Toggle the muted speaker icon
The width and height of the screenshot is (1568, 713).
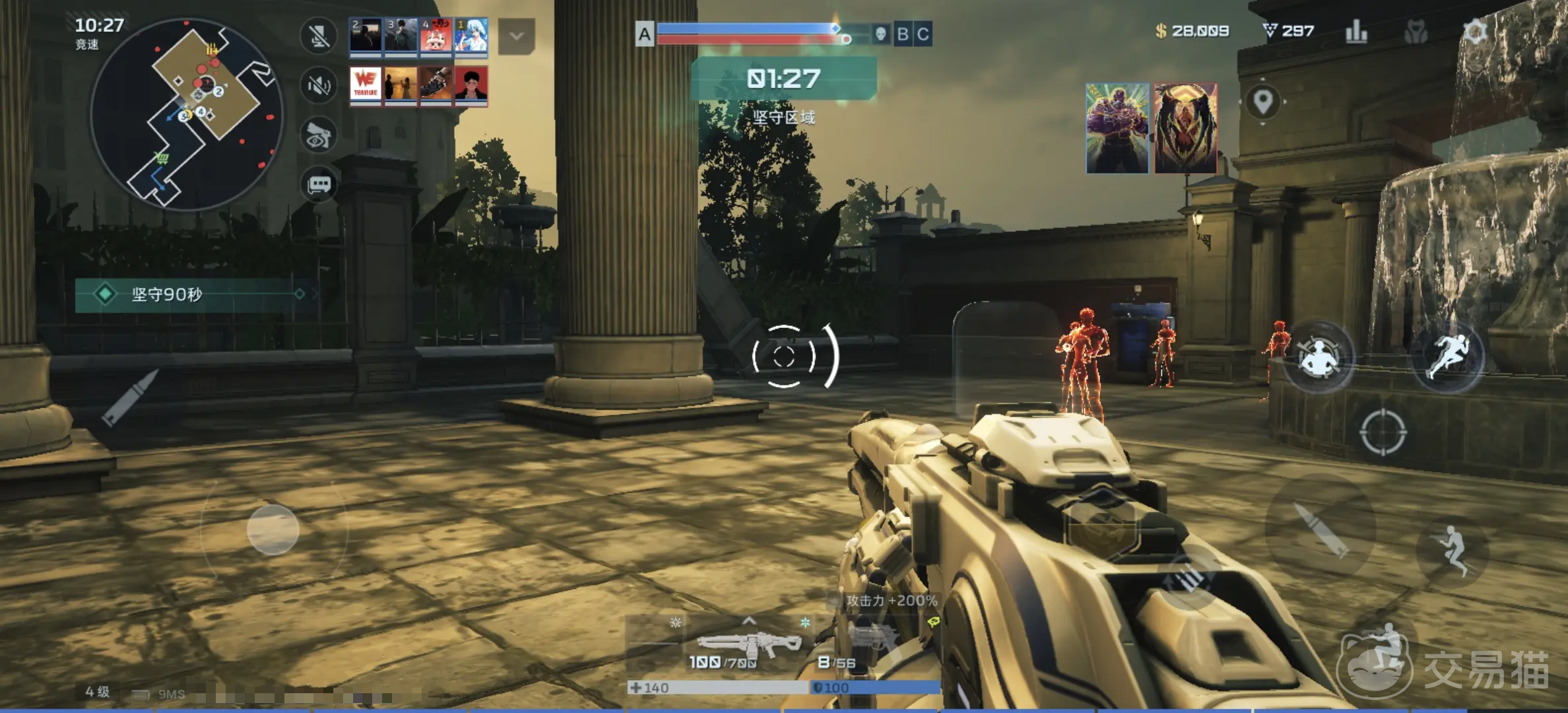click(x=319, y=85)
